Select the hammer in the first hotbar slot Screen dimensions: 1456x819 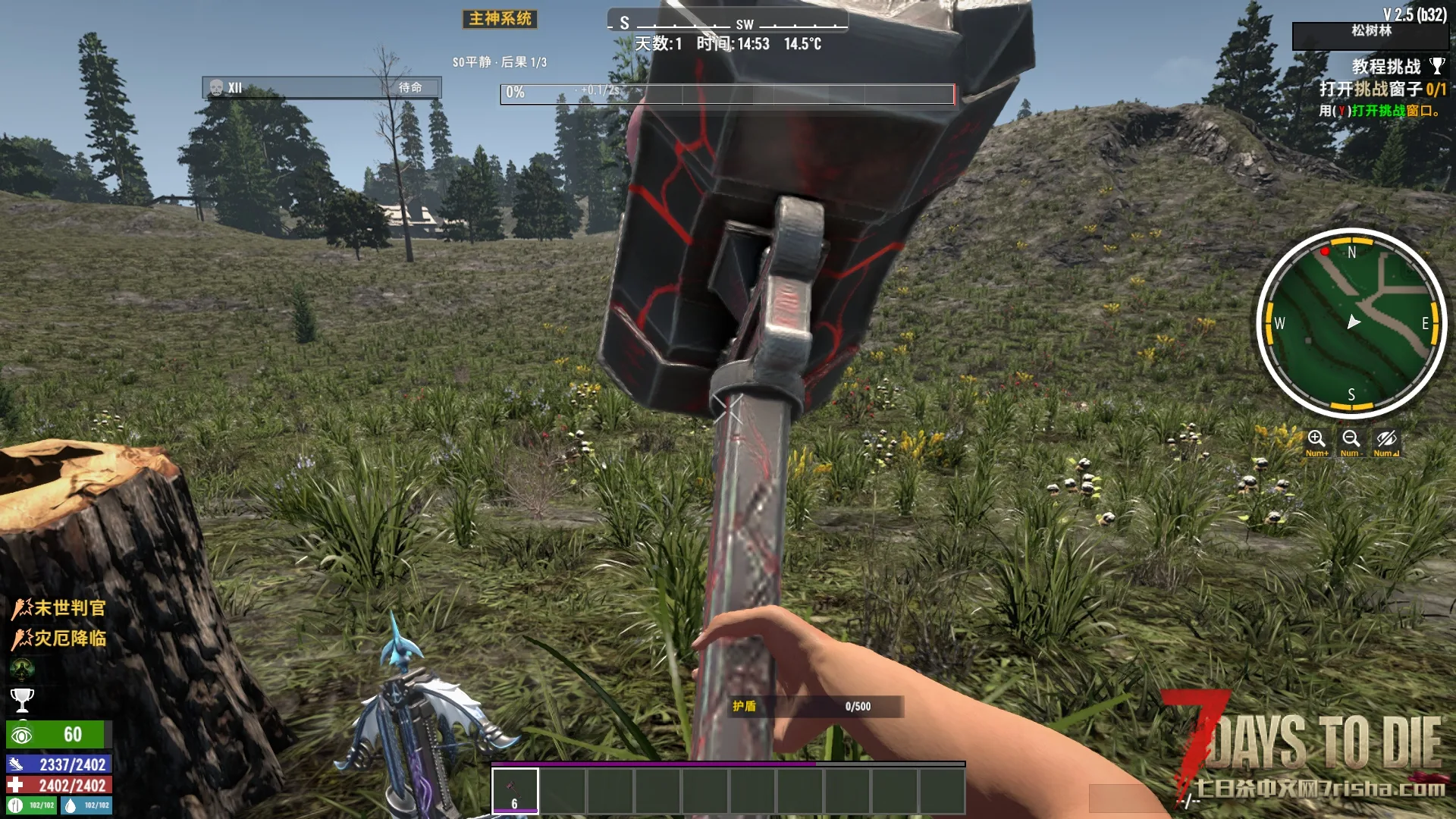[x=515, y=790]
